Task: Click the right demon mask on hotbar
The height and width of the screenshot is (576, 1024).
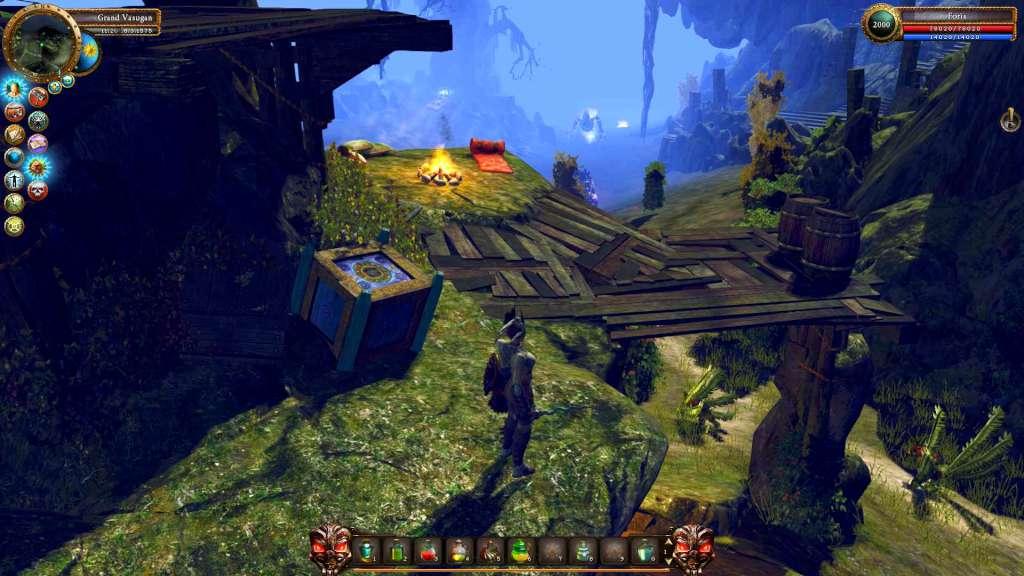Action: click(692, 548)
